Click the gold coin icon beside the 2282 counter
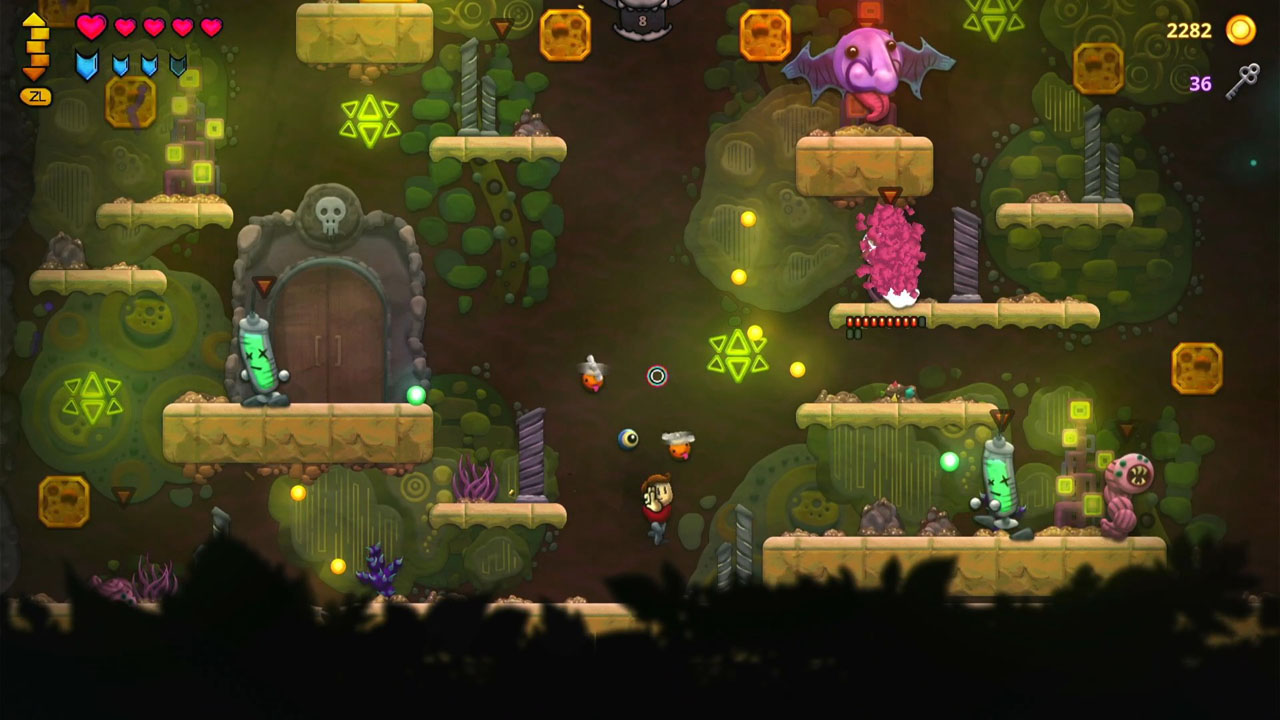The width and height of the screenshot is (1280, 720). click(1240, 31)
